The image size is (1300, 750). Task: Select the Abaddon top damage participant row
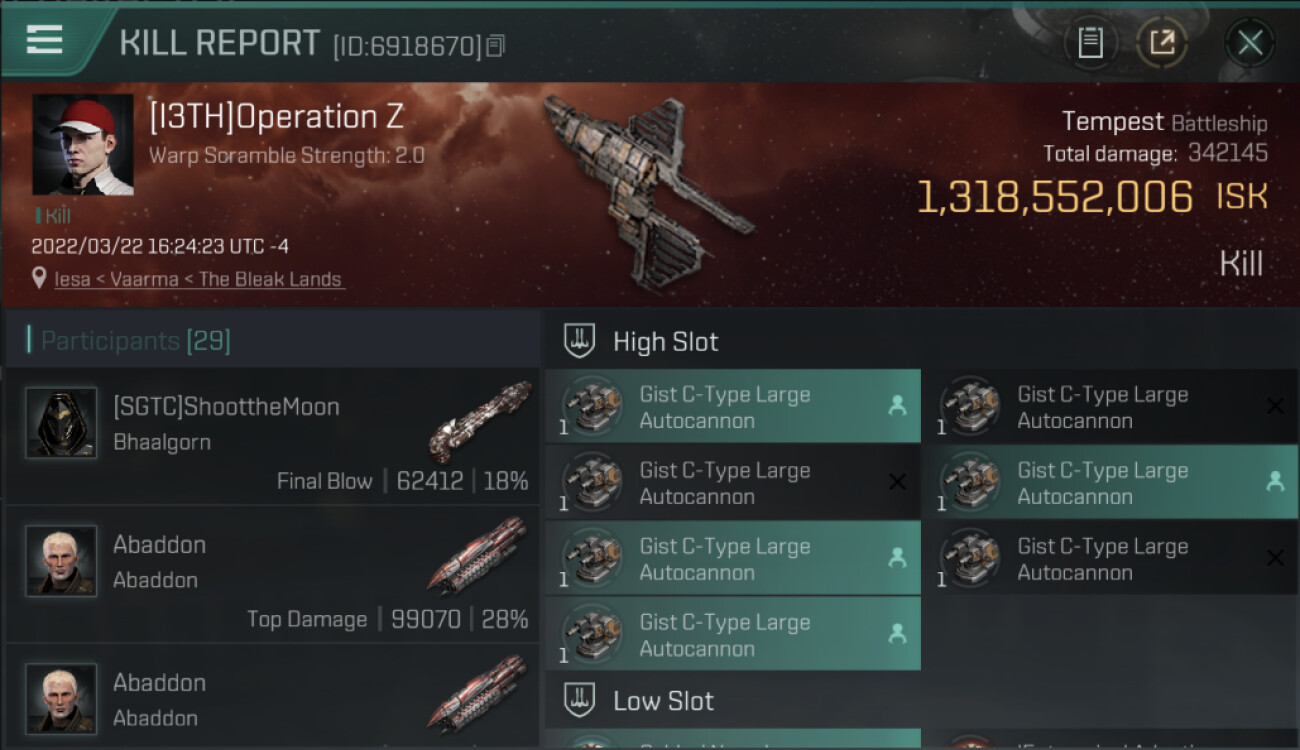(272, 574)
